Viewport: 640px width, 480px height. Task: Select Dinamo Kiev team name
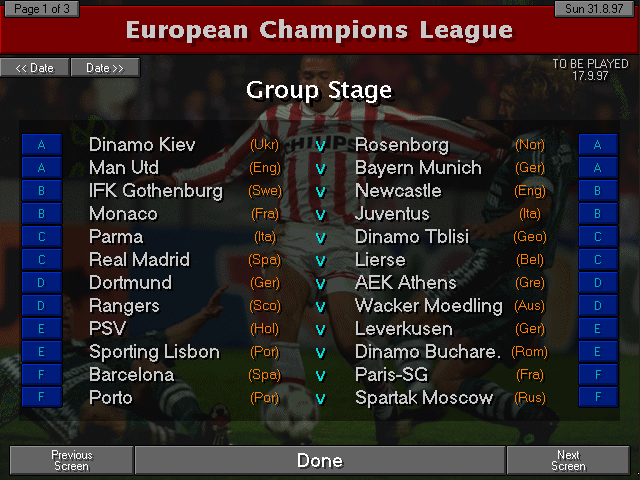pyautogui.click(x=142, y=145)
